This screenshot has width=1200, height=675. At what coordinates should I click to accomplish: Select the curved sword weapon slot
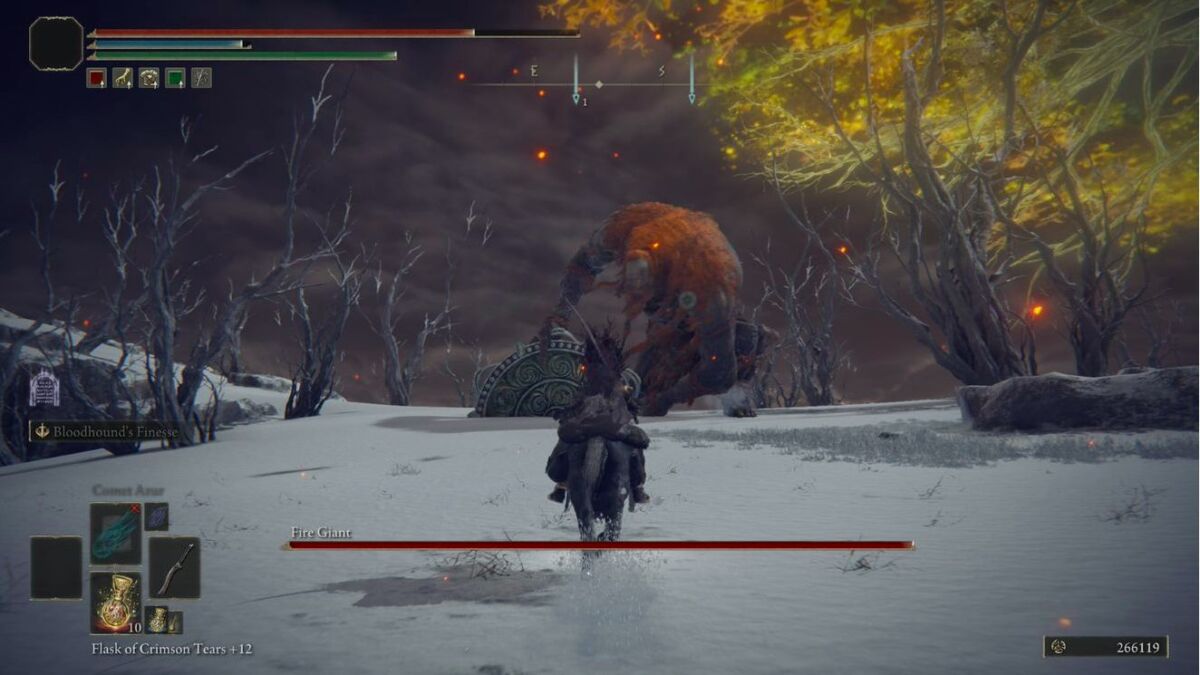[174, 568]
